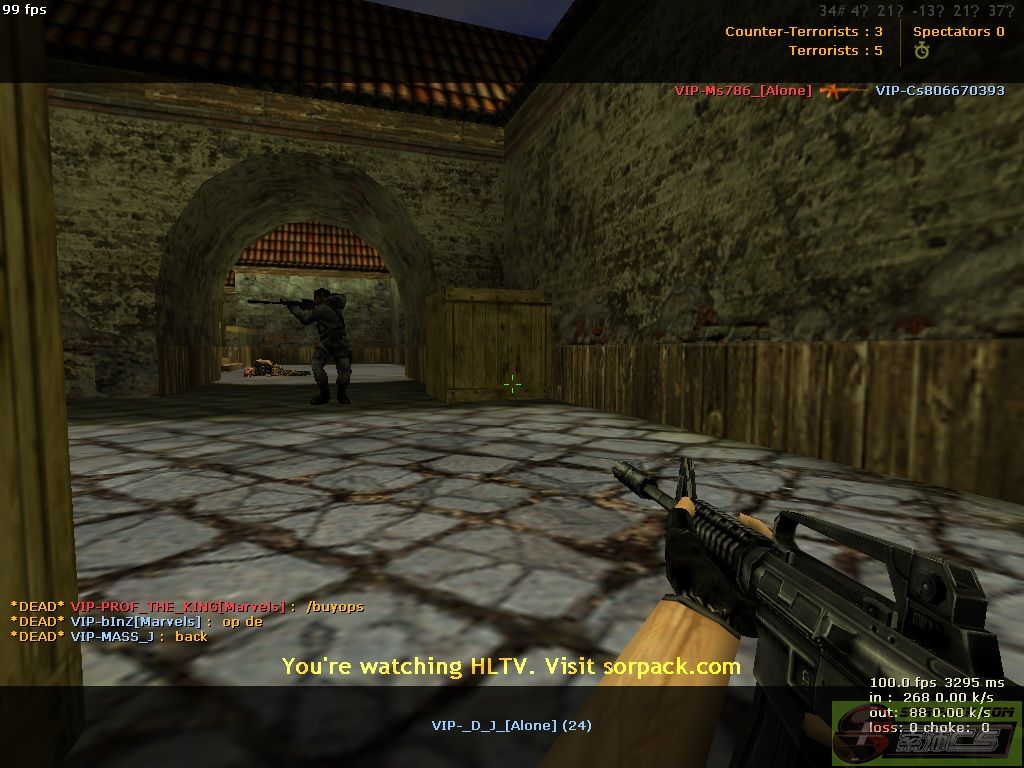Click the stopwatch icon under Spectators
Image resolution: width=1024 pixels, height=768 pixels.
921,51
